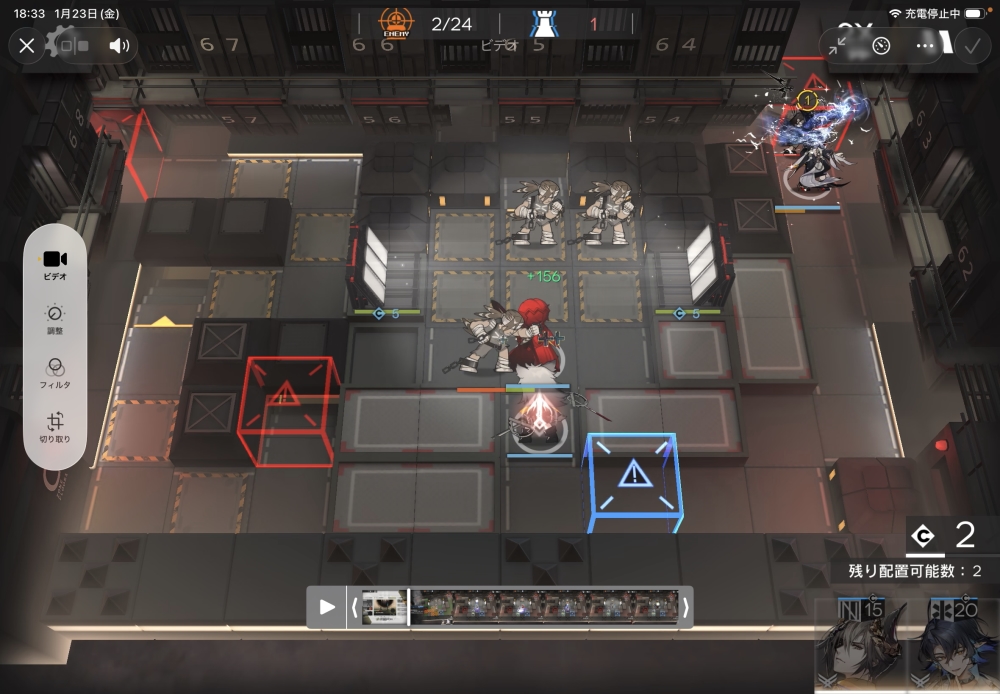Open the gear settings menu
Screen dimensions: 1000x694
62,42
